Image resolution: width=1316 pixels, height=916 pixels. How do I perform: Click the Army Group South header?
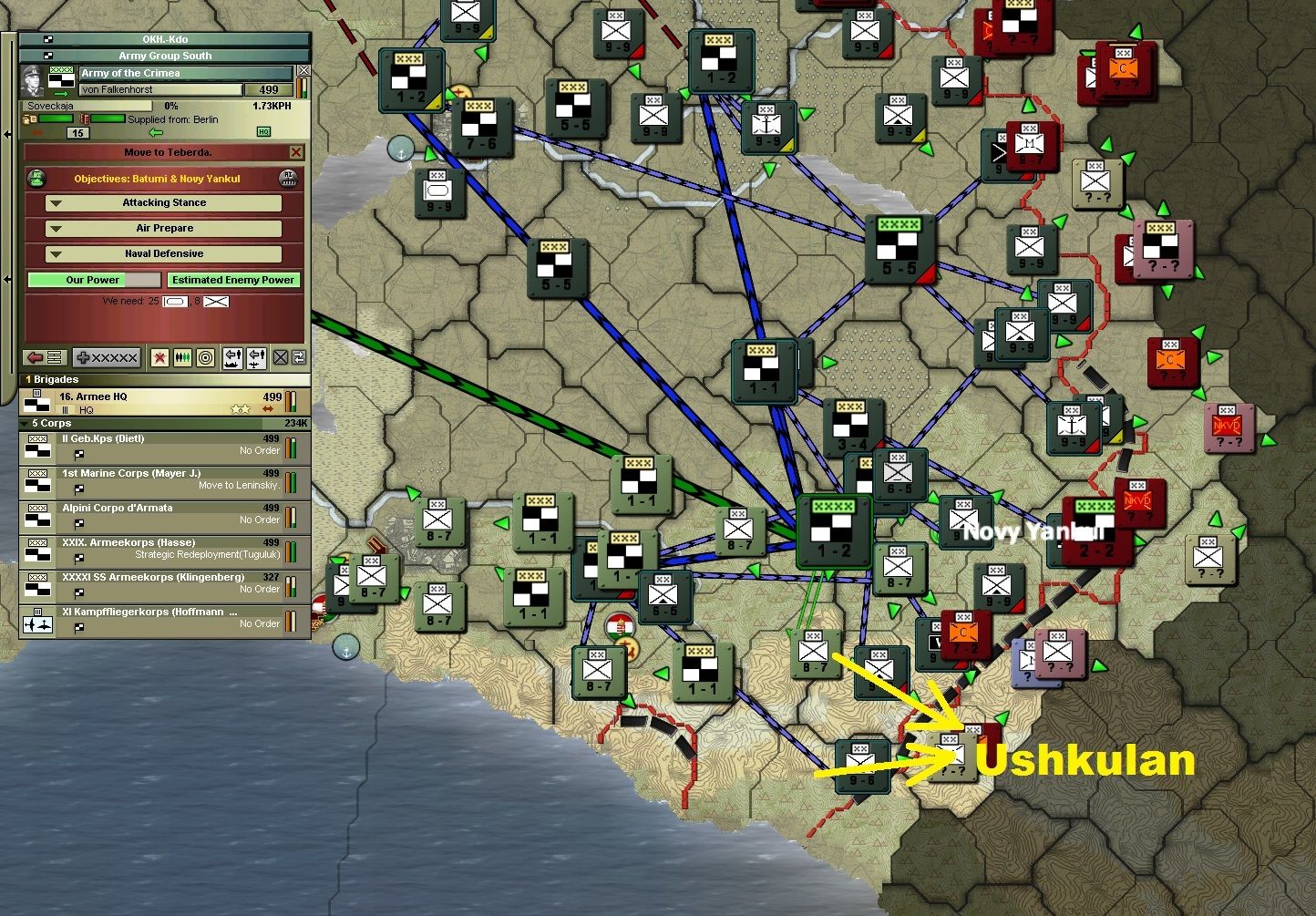(164, 55)
